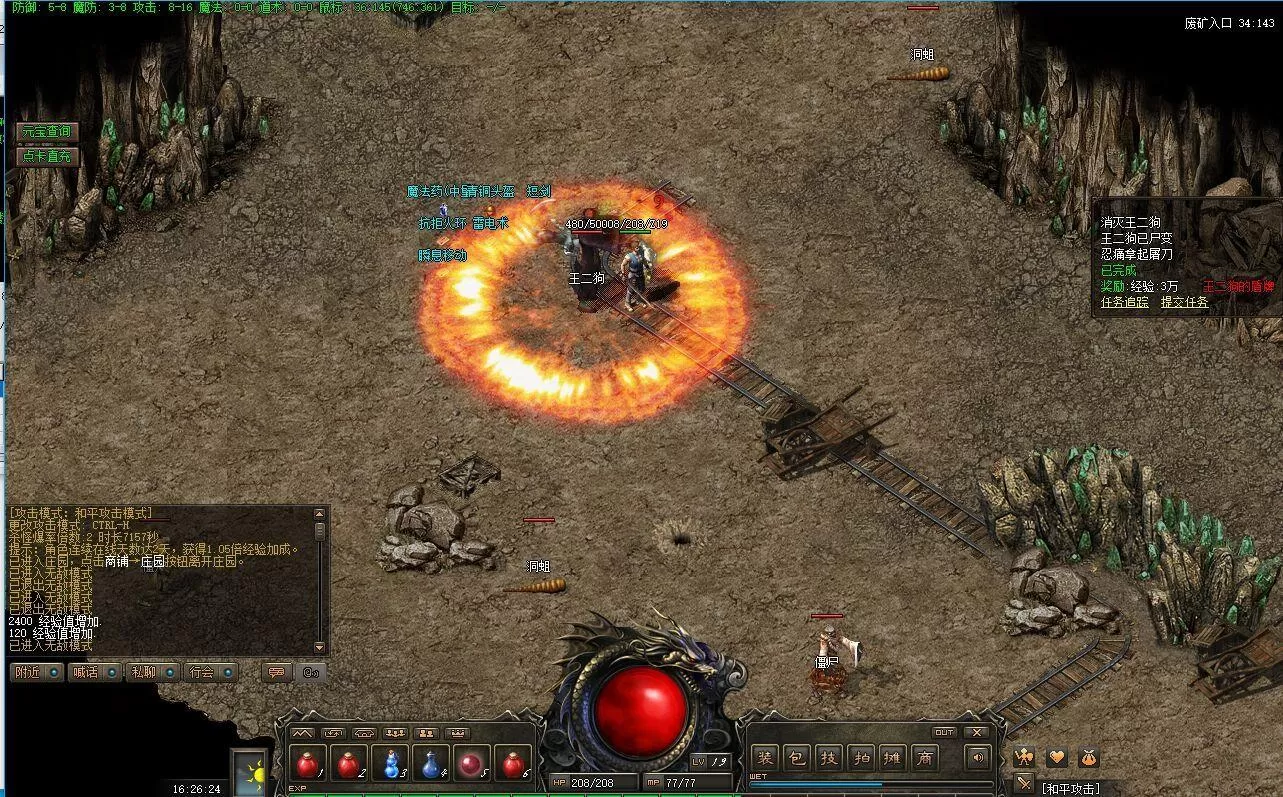Use the red potion in hotbar slot 1
This screenshot has height=797, width=1283.
point(308,764)
